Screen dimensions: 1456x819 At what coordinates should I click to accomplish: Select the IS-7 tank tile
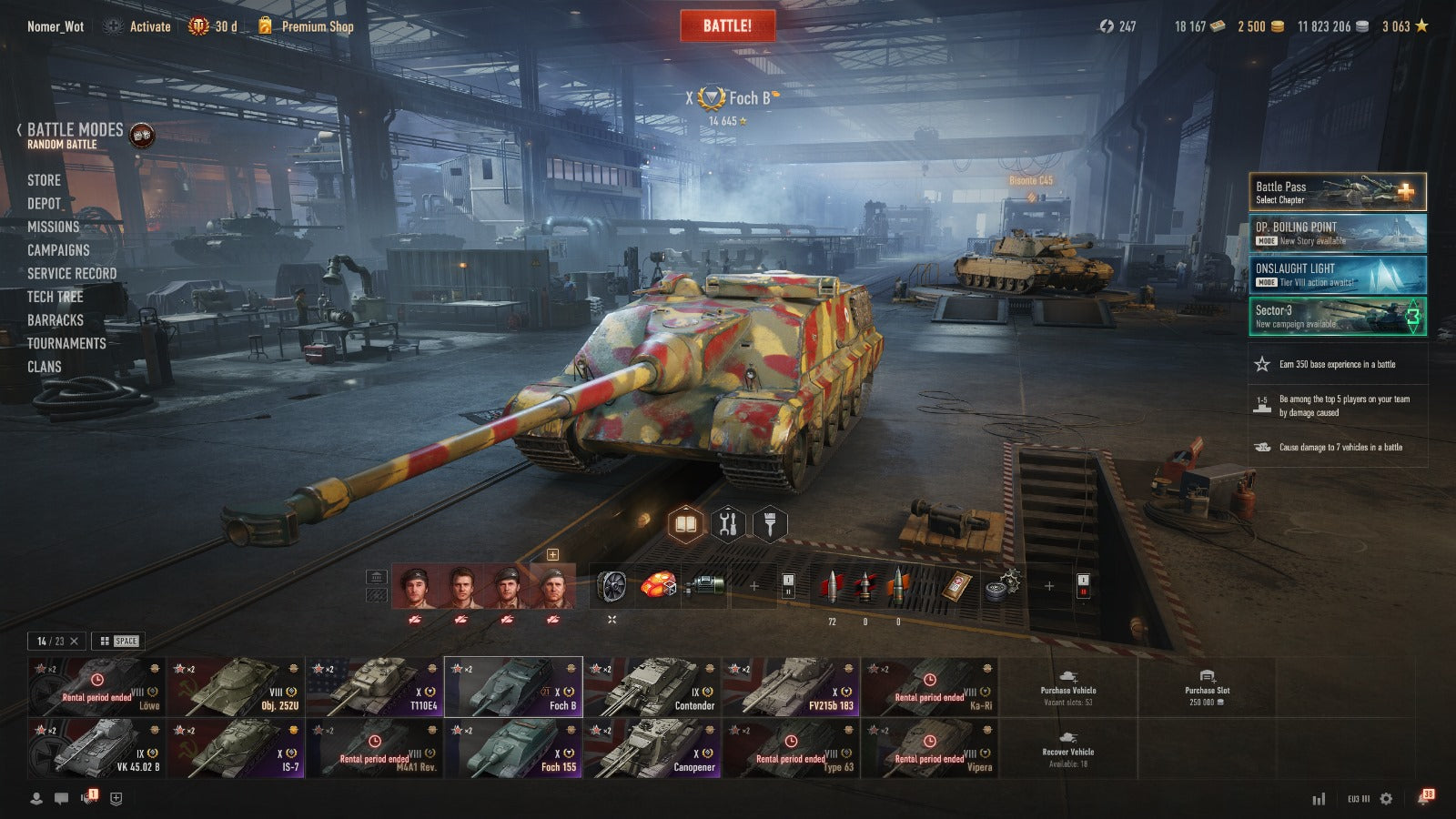(236, 749)
